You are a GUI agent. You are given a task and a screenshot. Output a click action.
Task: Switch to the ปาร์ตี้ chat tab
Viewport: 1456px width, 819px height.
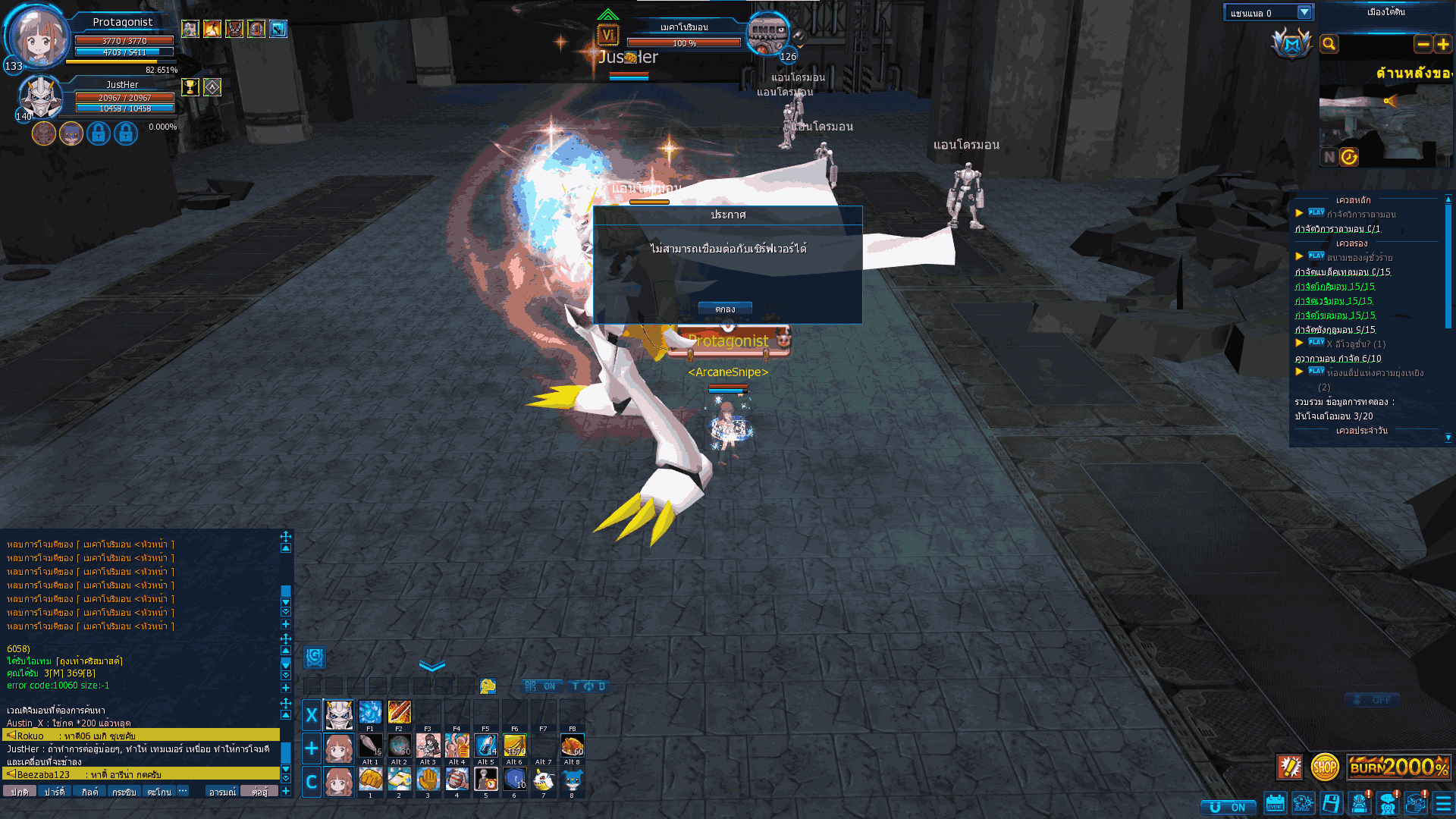pos(55,791)
